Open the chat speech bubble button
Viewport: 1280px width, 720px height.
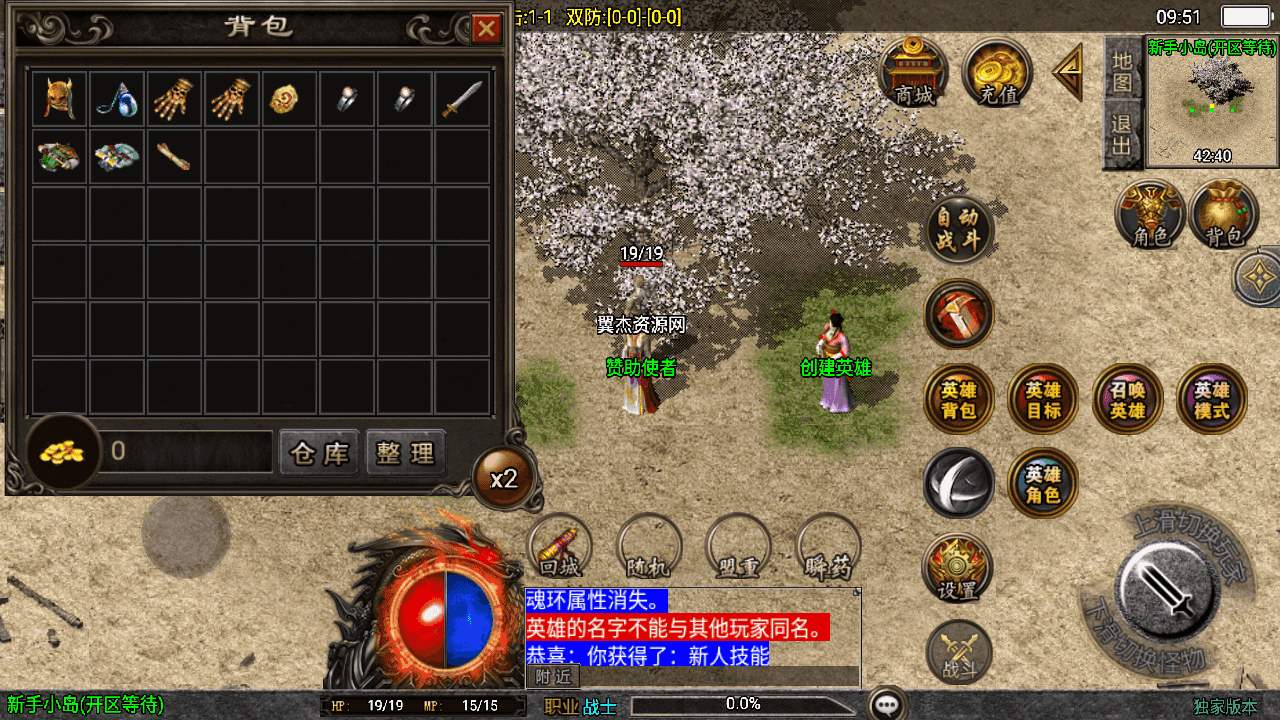click(x=887, y=704)
